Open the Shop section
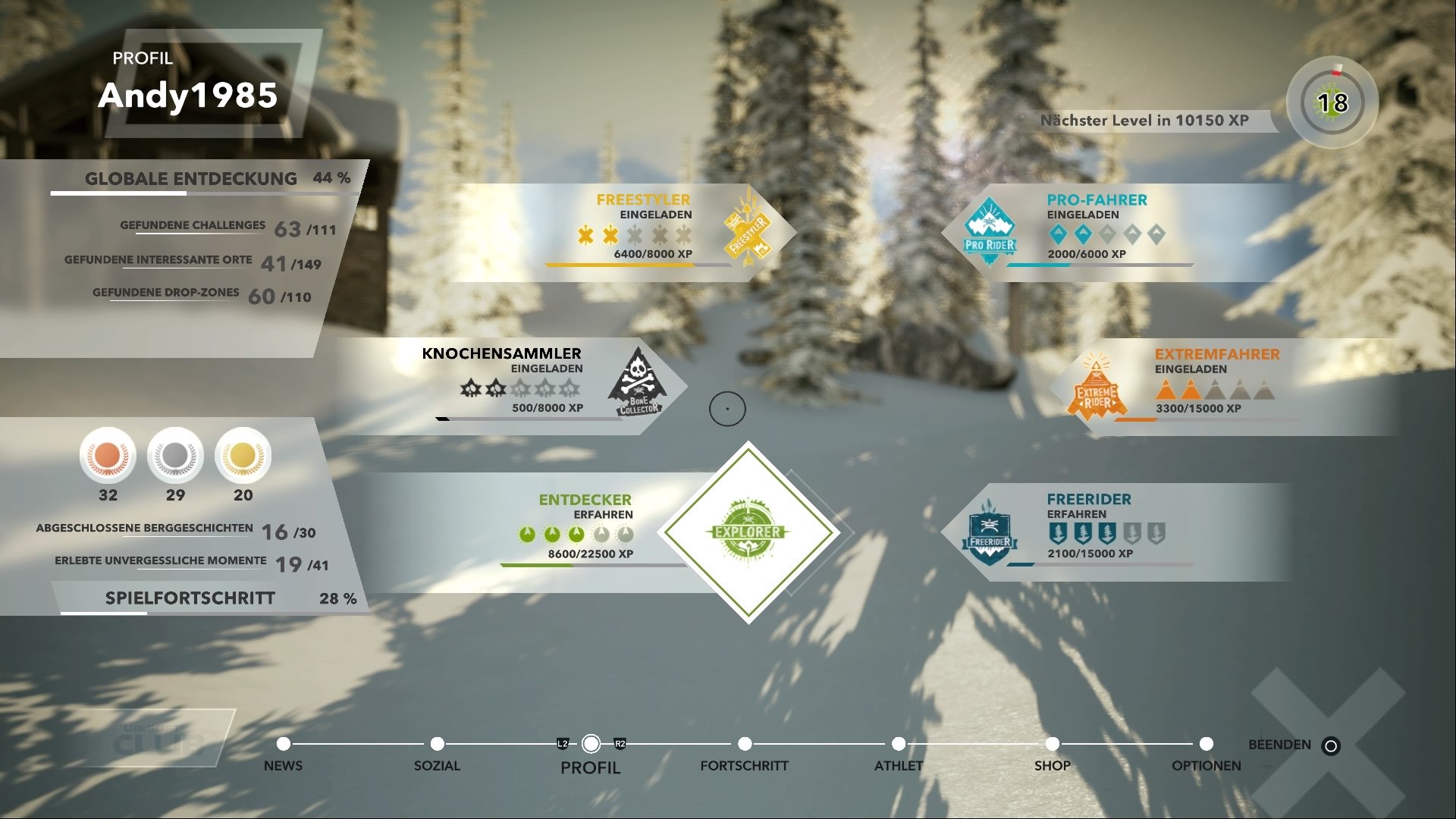1456x819 pixels. (1053, 766)
